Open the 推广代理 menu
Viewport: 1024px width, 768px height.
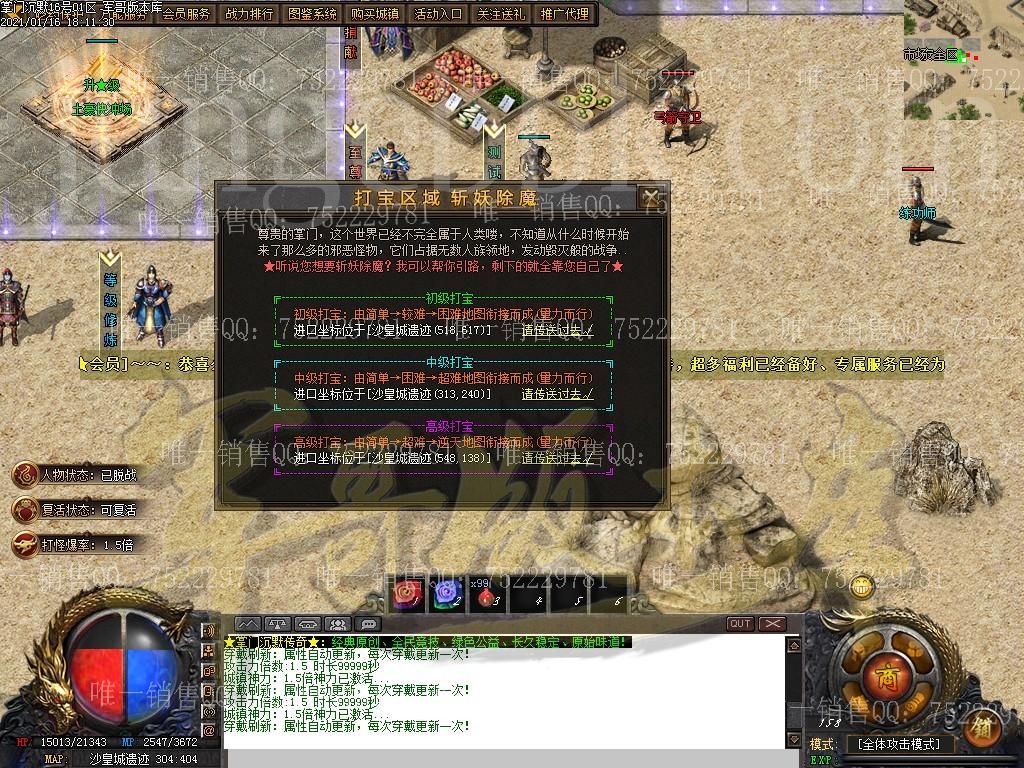click(566, 14)
